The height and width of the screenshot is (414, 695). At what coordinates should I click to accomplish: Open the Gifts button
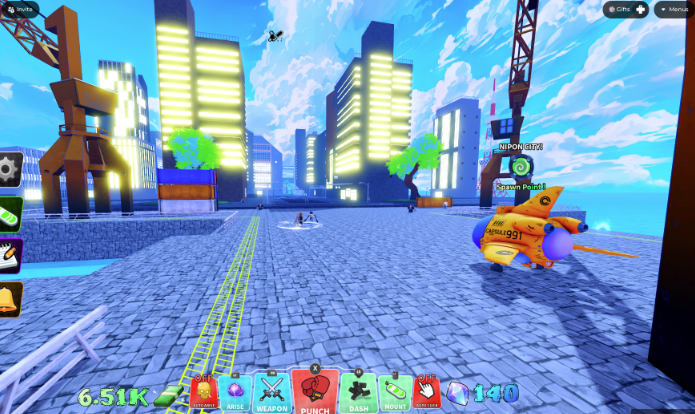[627, 9]
